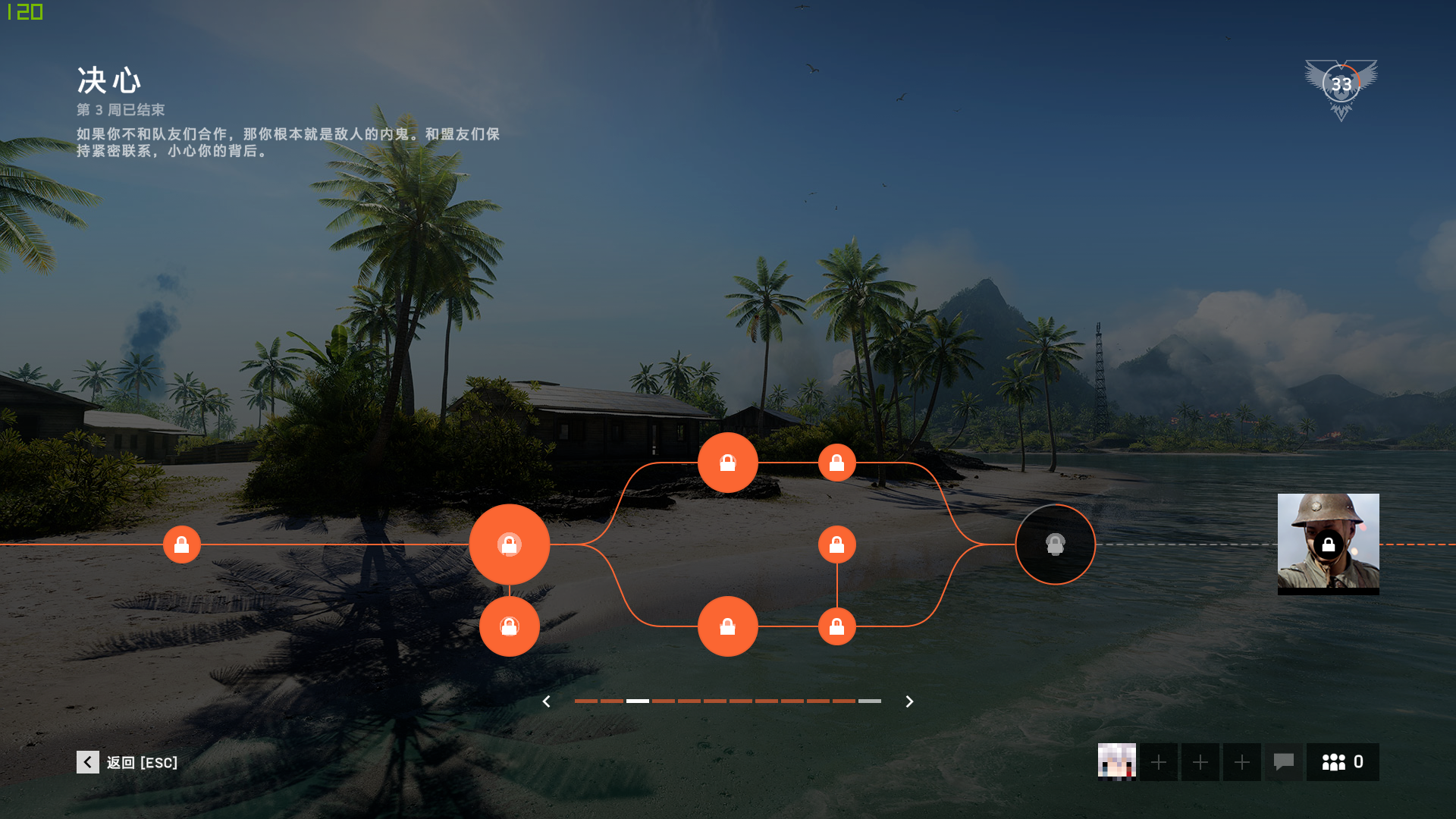Open the rank 33 emblem badge
The width and height of the screenshot is (1456, 819).
tap(1341, 87)
